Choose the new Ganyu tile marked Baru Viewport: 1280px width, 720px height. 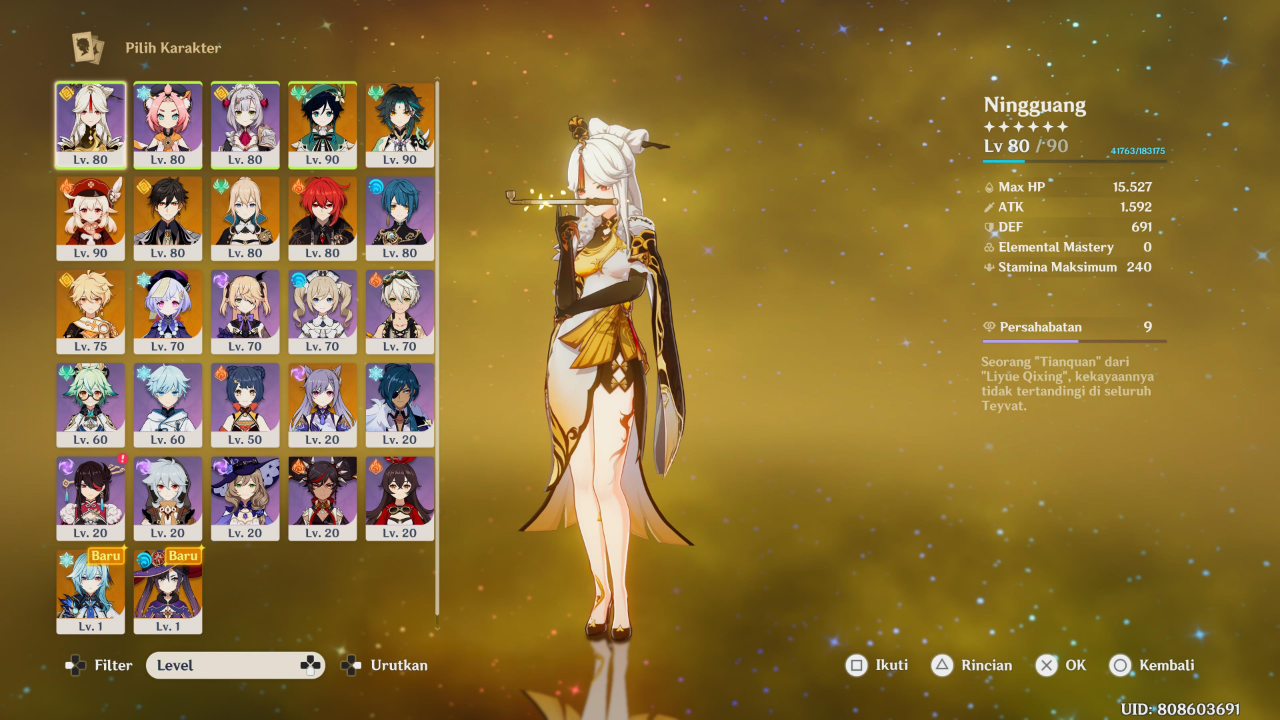pos(91,590)
